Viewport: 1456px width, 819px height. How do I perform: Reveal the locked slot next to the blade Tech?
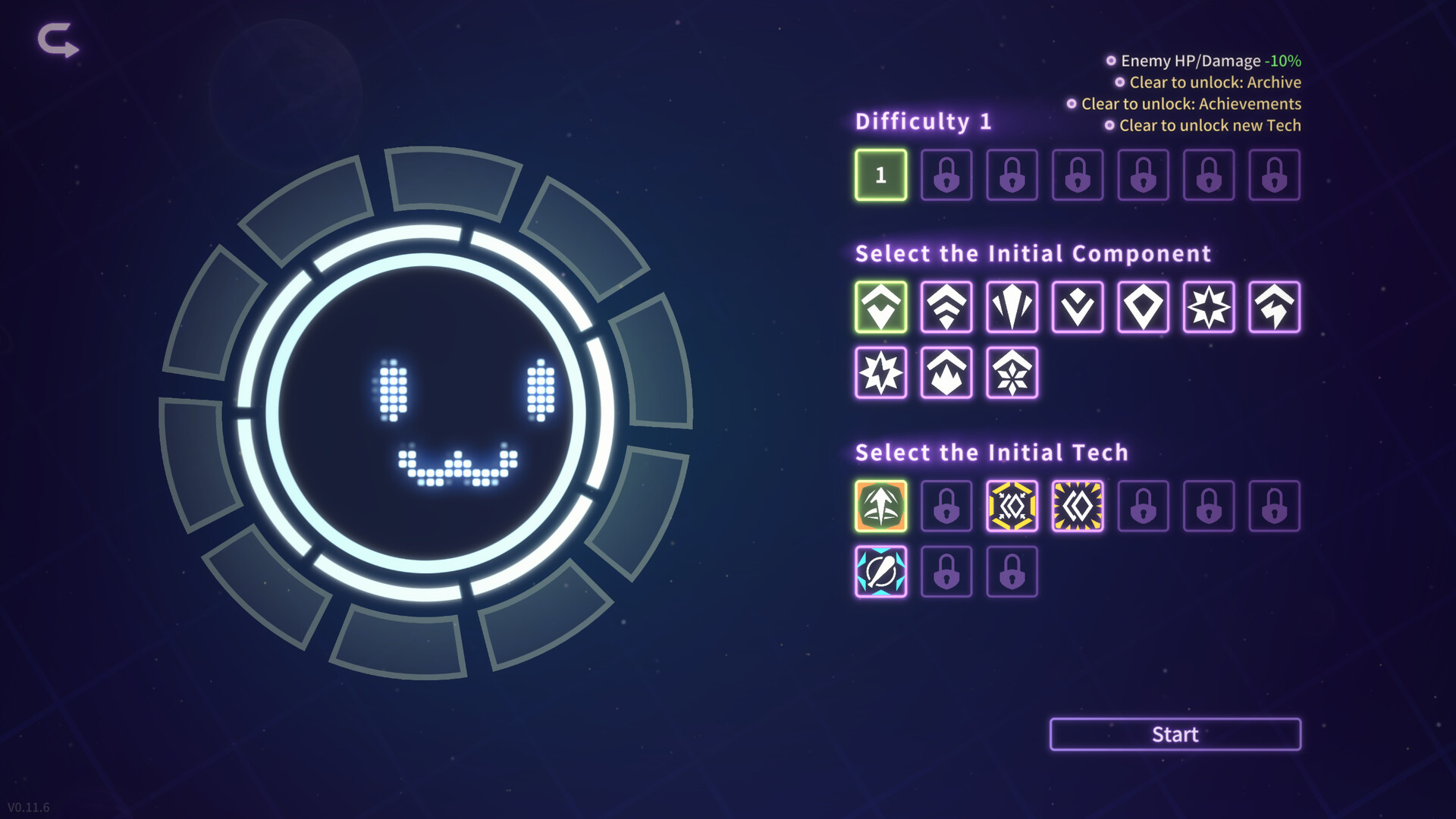pos(946,573)
